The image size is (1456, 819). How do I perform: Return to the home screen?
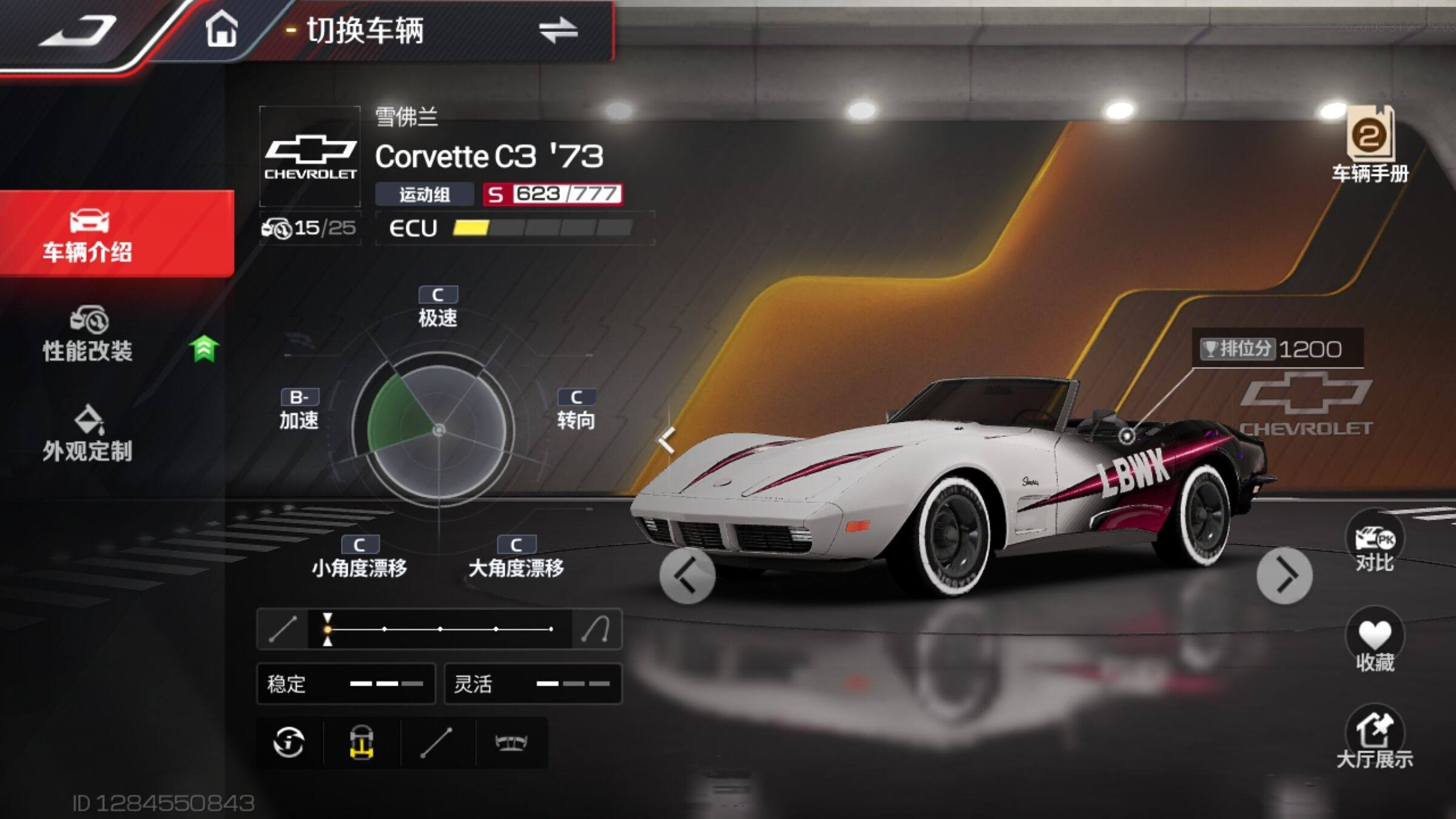tap(221, 29)
